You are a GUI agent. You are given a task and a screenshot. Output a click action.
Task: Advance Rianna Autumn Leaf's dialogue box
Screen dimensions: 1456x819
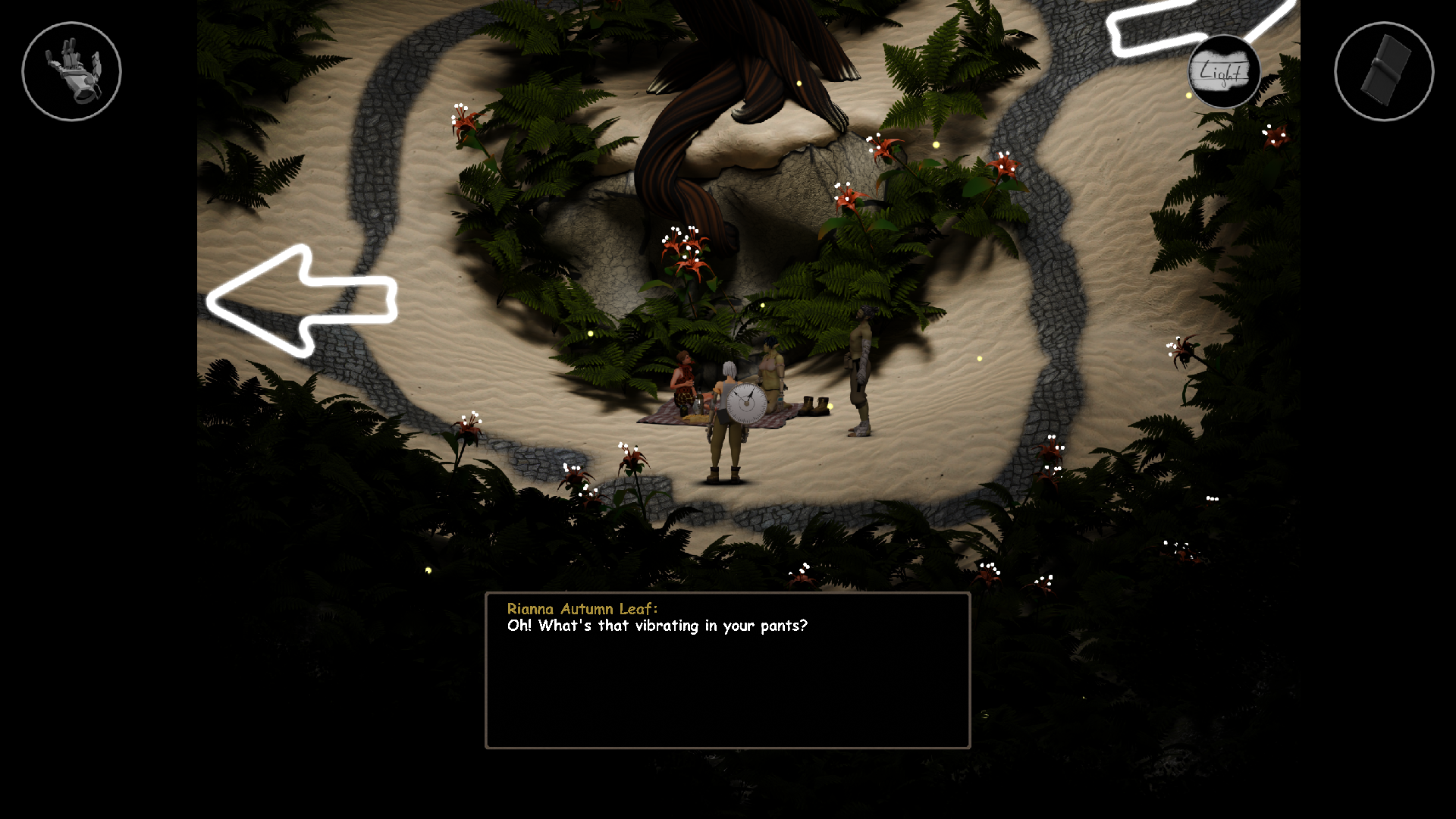click(727, 670)
